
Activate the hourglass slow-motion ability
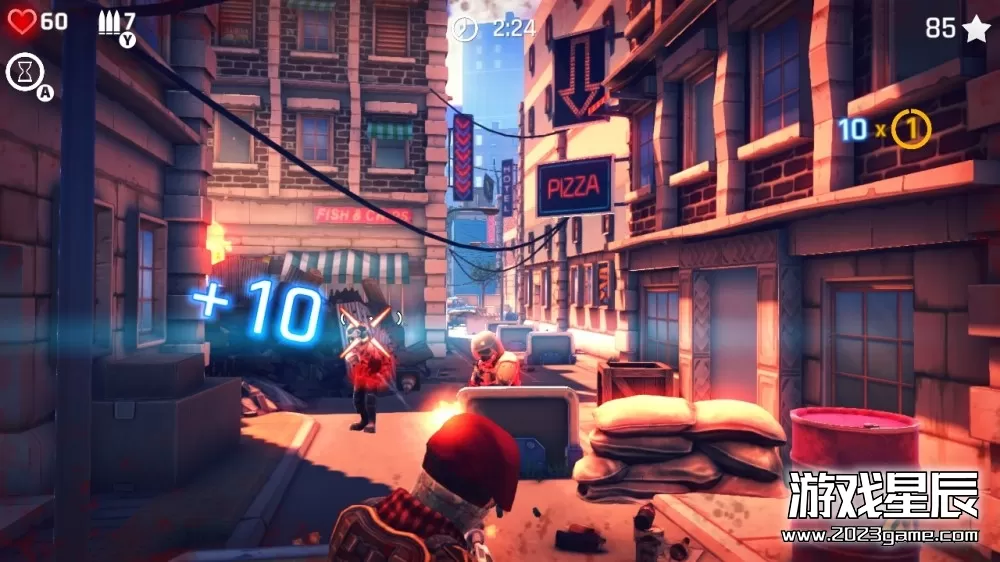coord(22,71)
